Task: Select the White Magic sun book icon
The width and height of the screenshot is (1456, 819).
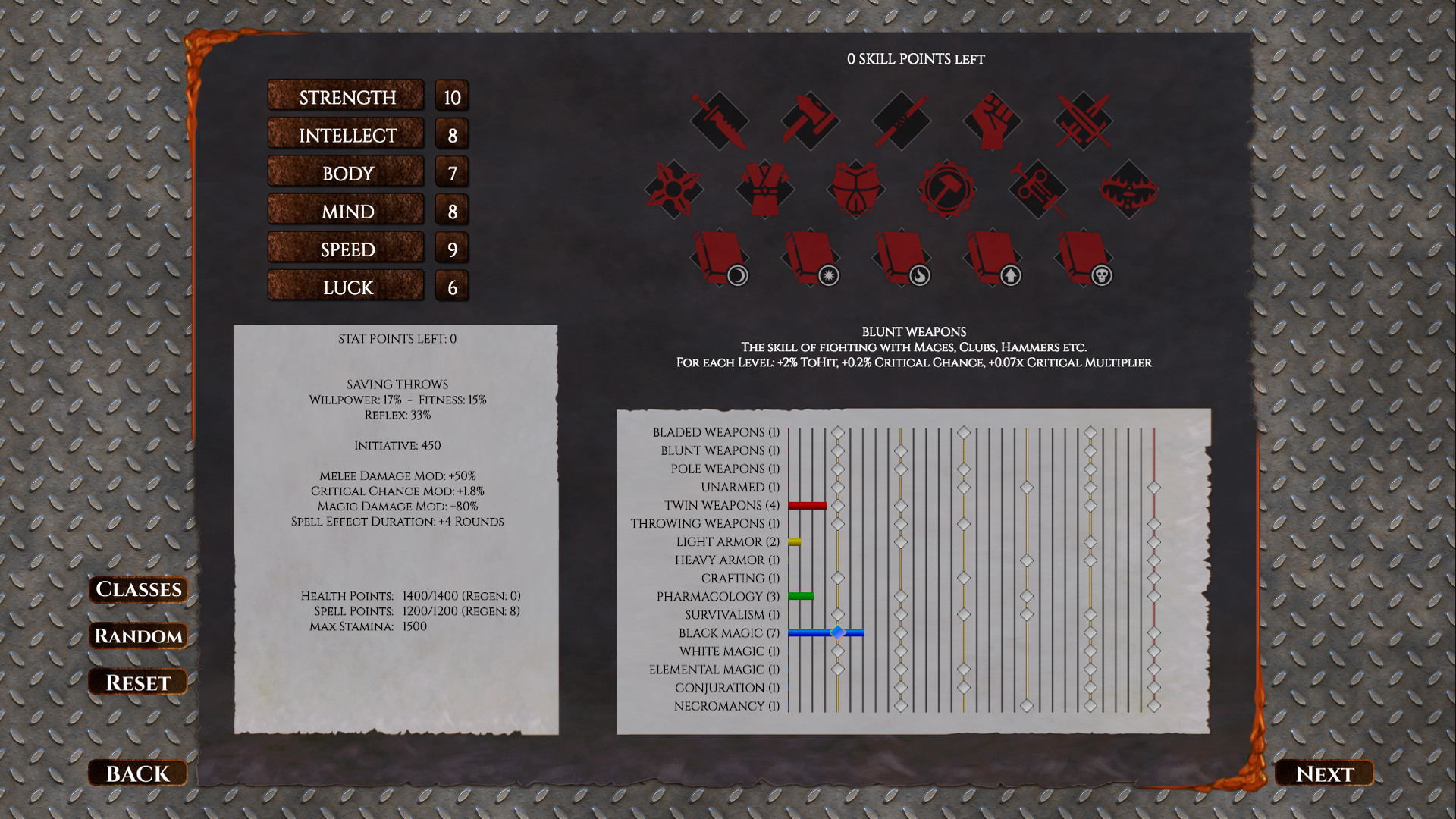Action: coord(810,258)
